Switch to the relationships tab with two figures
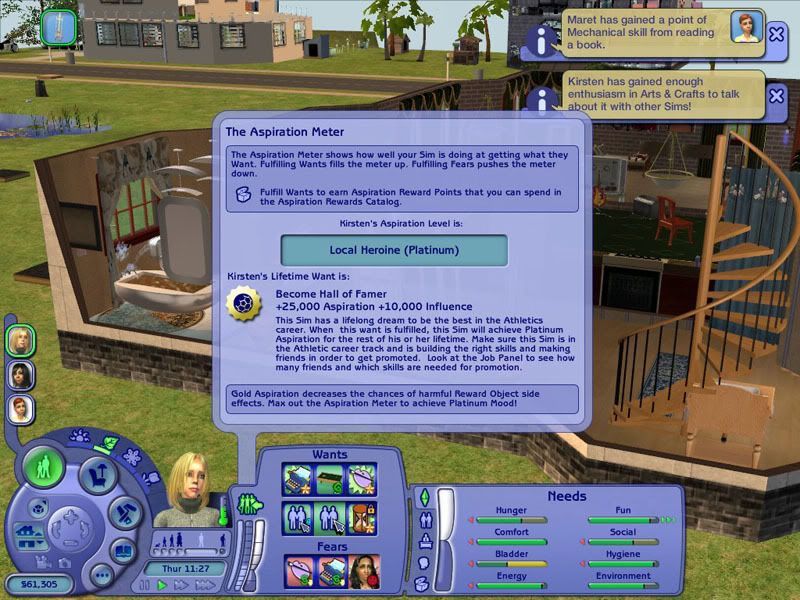The height and width of the screenshot is (600, 800). pyautogui.click(x=423, y=519)
